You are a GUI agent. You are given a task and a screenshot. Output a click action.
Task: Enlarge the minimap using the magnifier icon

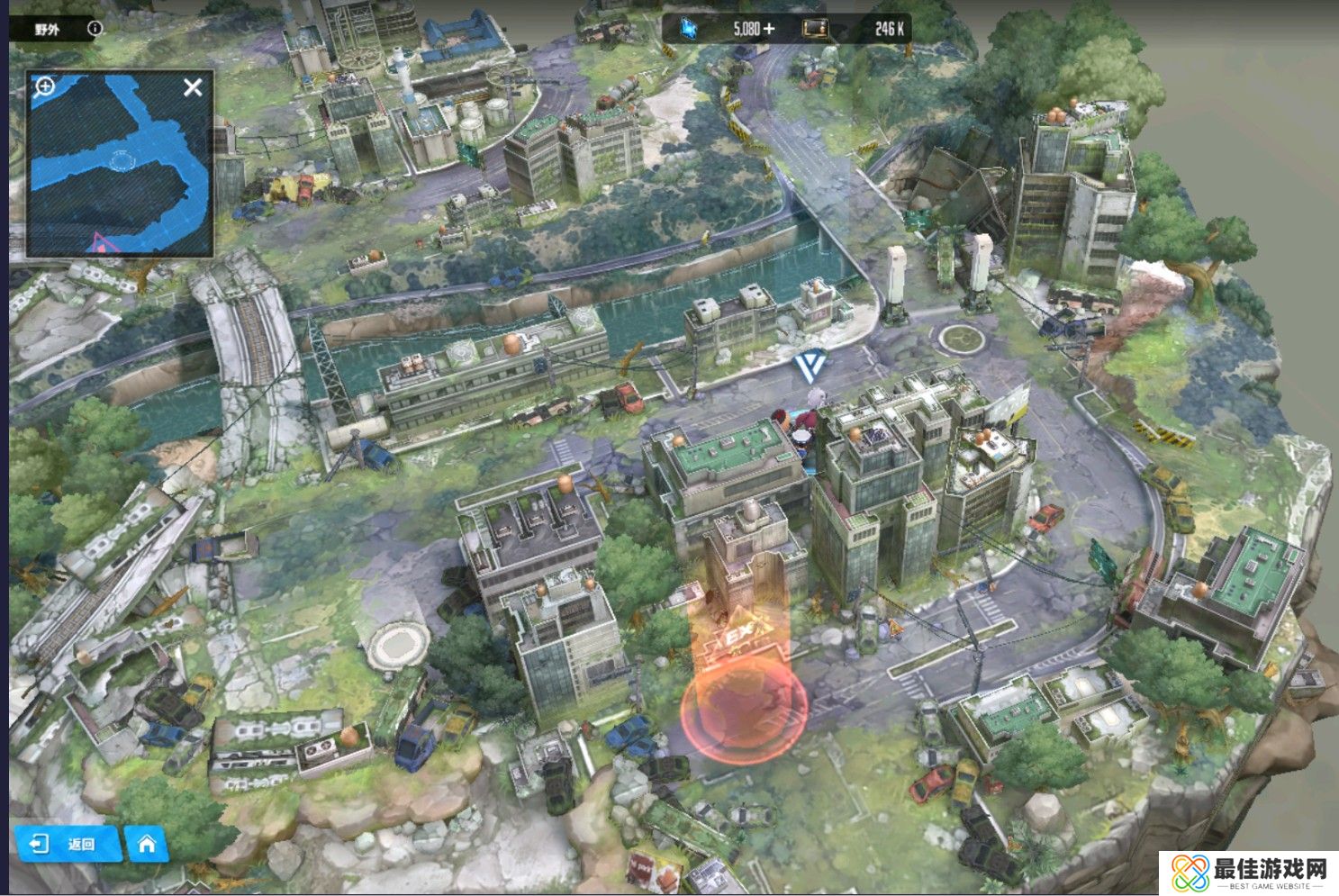pos(44,86)
